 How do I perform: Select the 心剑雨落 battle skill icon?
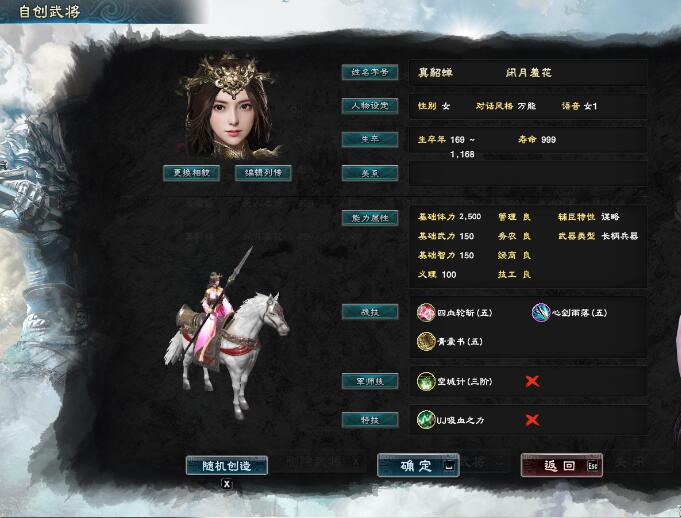click(x=541, y=312)
